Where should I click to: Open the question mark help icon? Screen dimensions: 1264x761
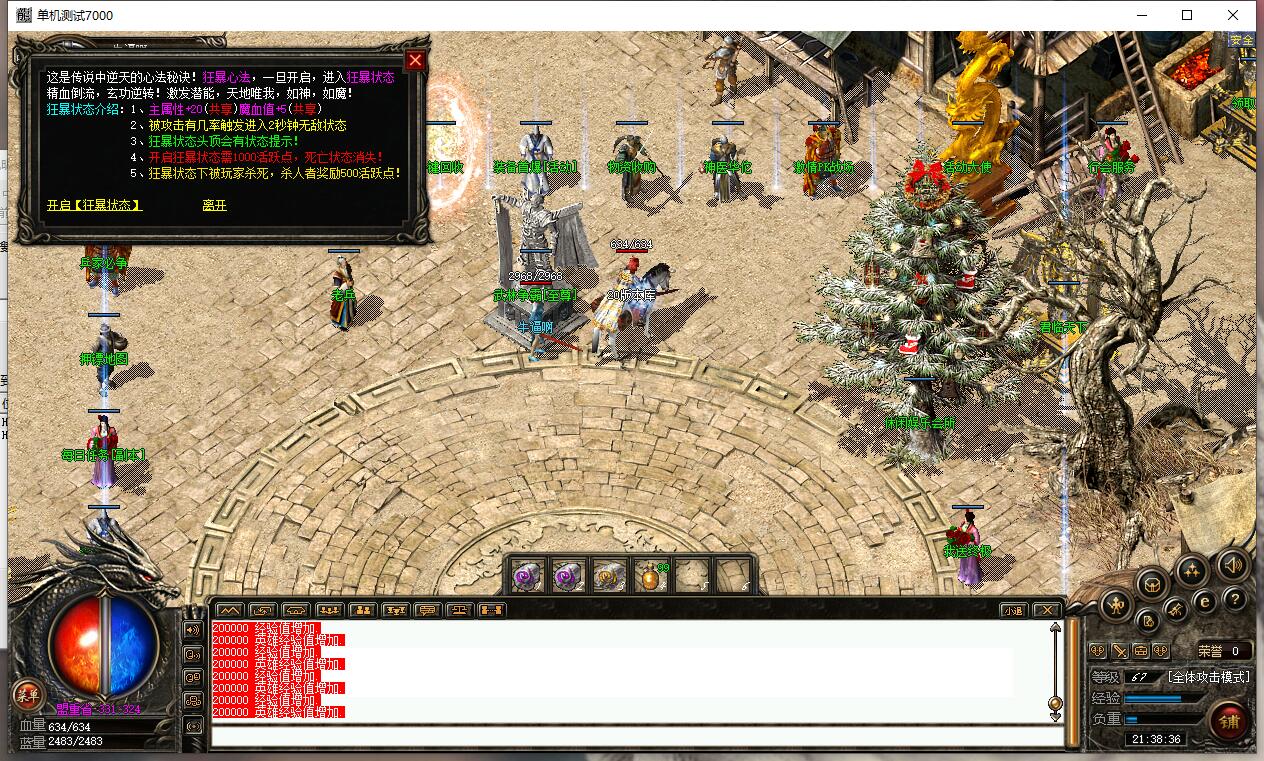click(1235, 599)
